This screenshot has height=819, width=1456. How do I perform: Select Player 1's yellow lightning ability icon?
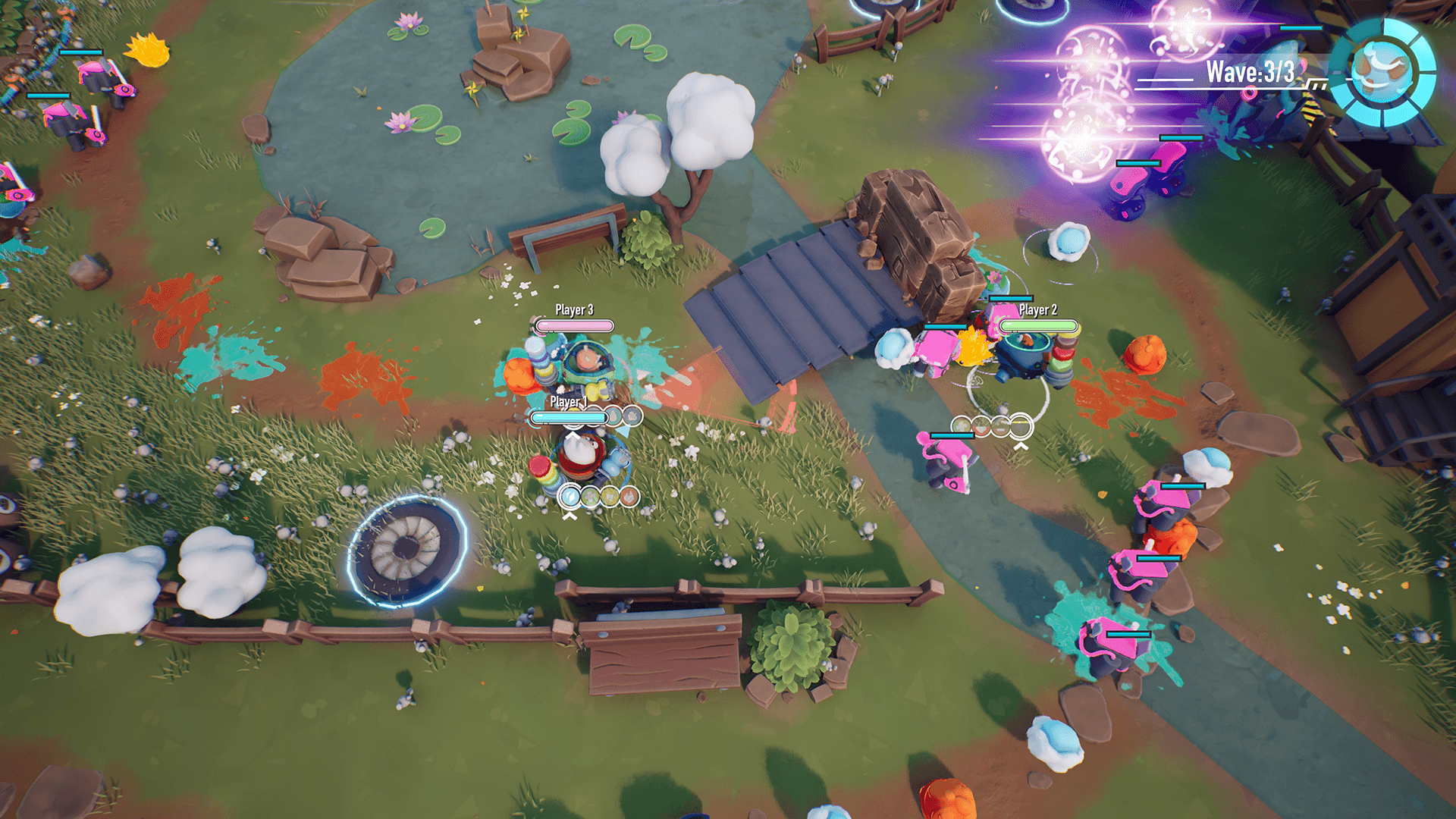coord(610,497)
